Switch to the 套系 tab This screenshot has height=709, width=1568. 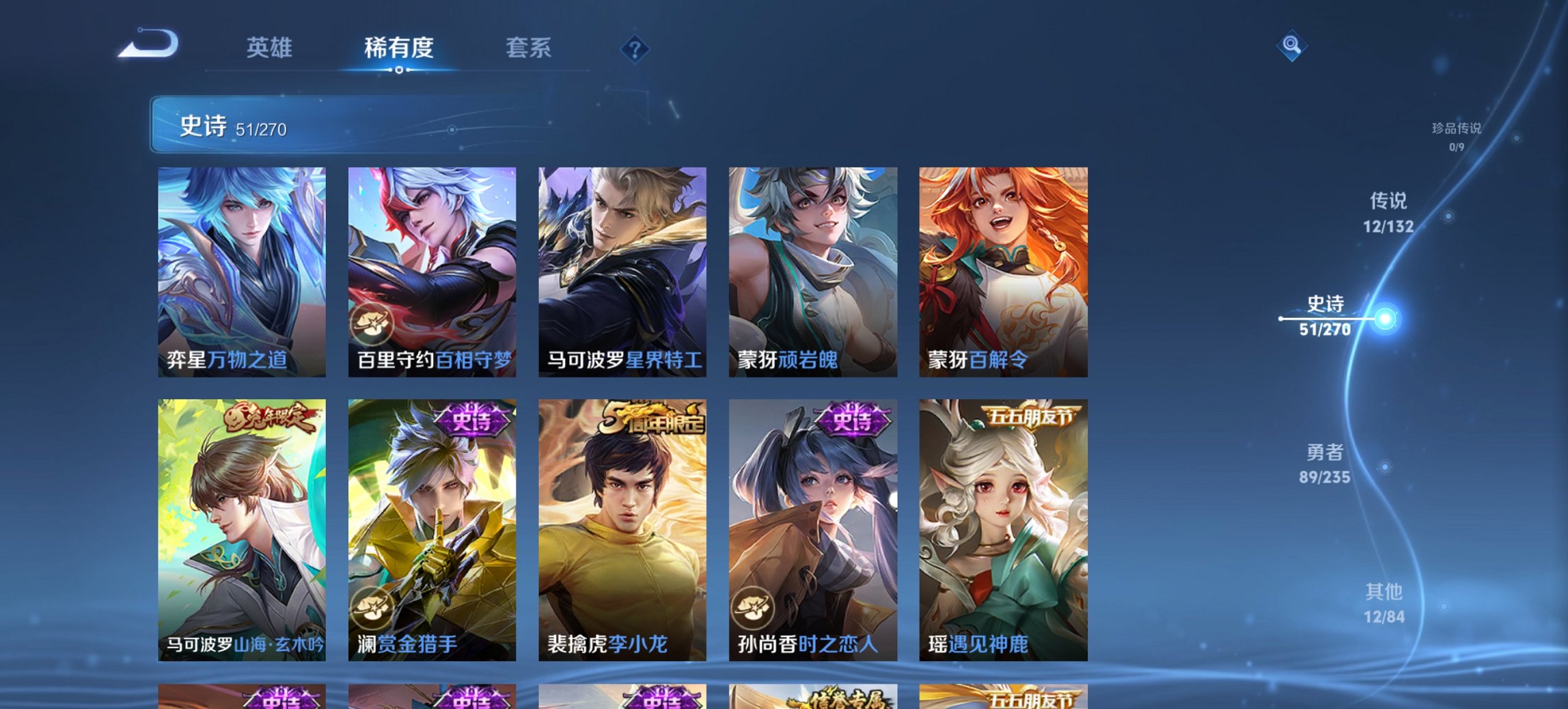point(528,48)
